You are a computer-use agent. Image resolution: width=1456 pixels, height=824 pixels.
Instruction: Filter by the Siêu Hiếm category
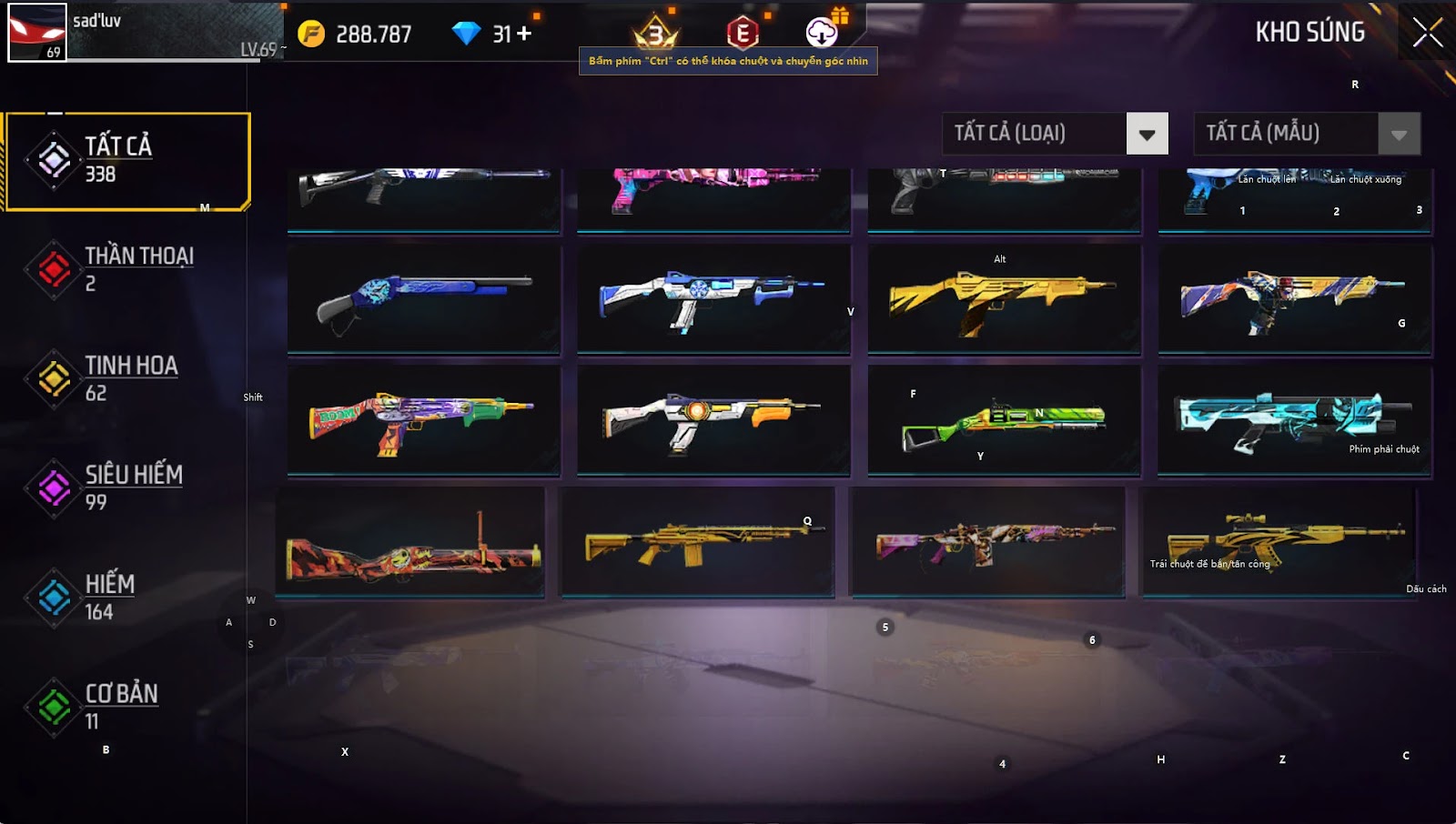click(x=127, y=487)
